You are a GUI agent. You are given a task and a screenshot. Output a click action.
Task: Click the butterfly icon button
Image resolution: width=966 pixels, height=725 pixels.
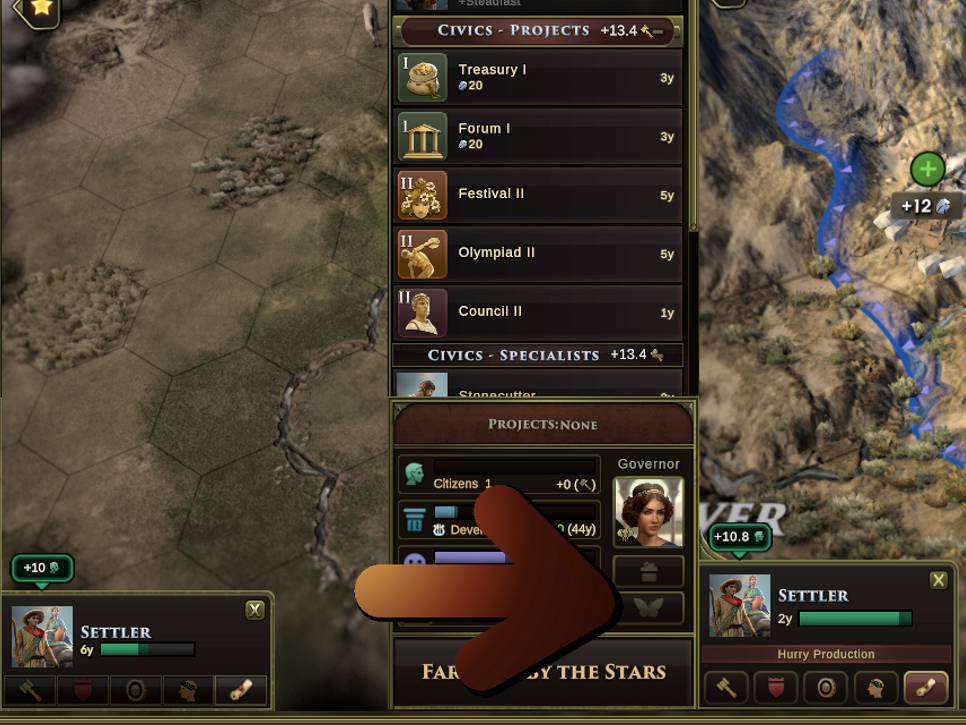(648, 608)
